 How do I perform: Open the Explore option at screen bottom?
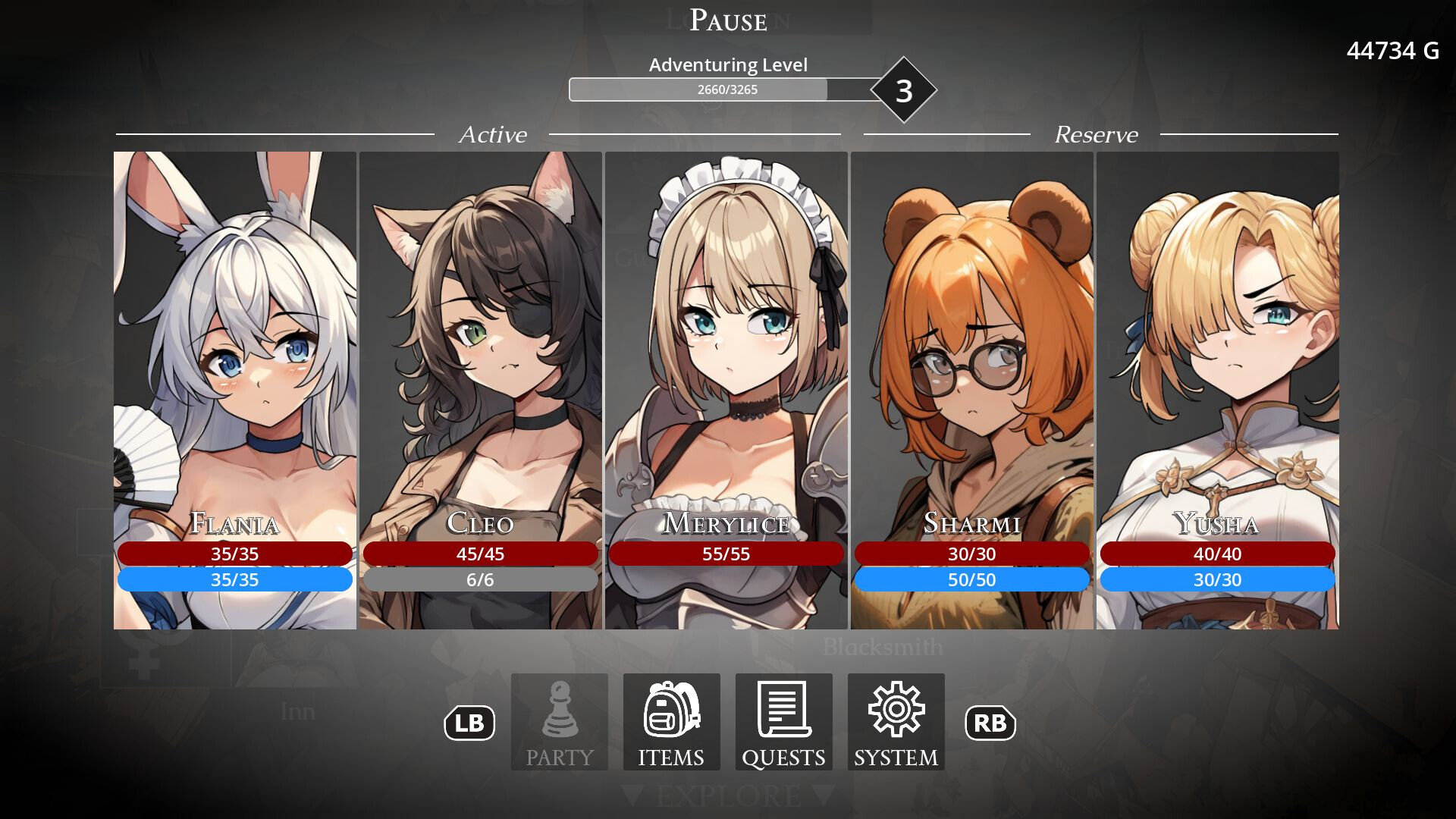(727, 795)
